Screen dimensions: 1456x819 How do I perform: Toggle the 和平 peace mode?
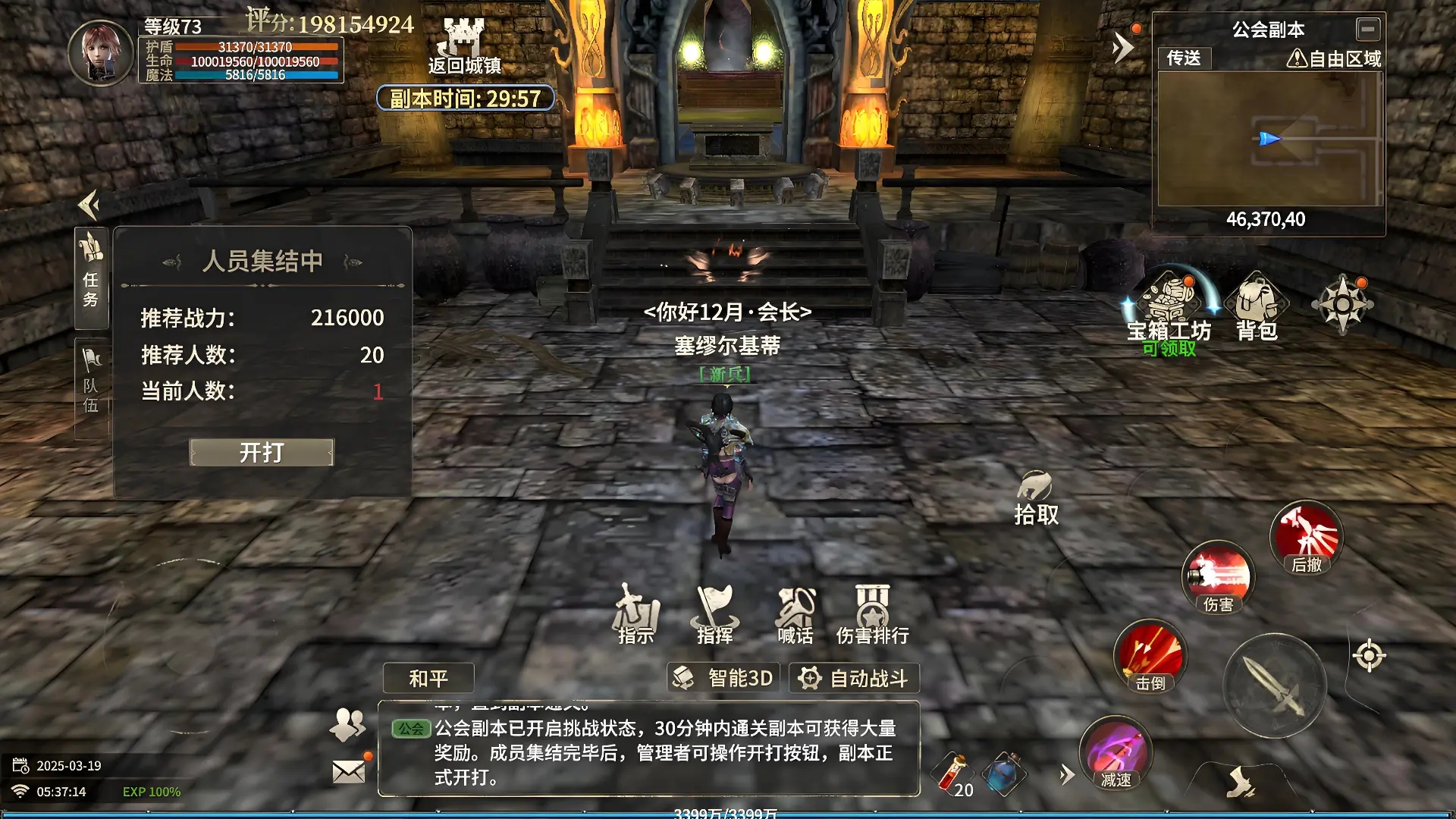coord(428,678)
